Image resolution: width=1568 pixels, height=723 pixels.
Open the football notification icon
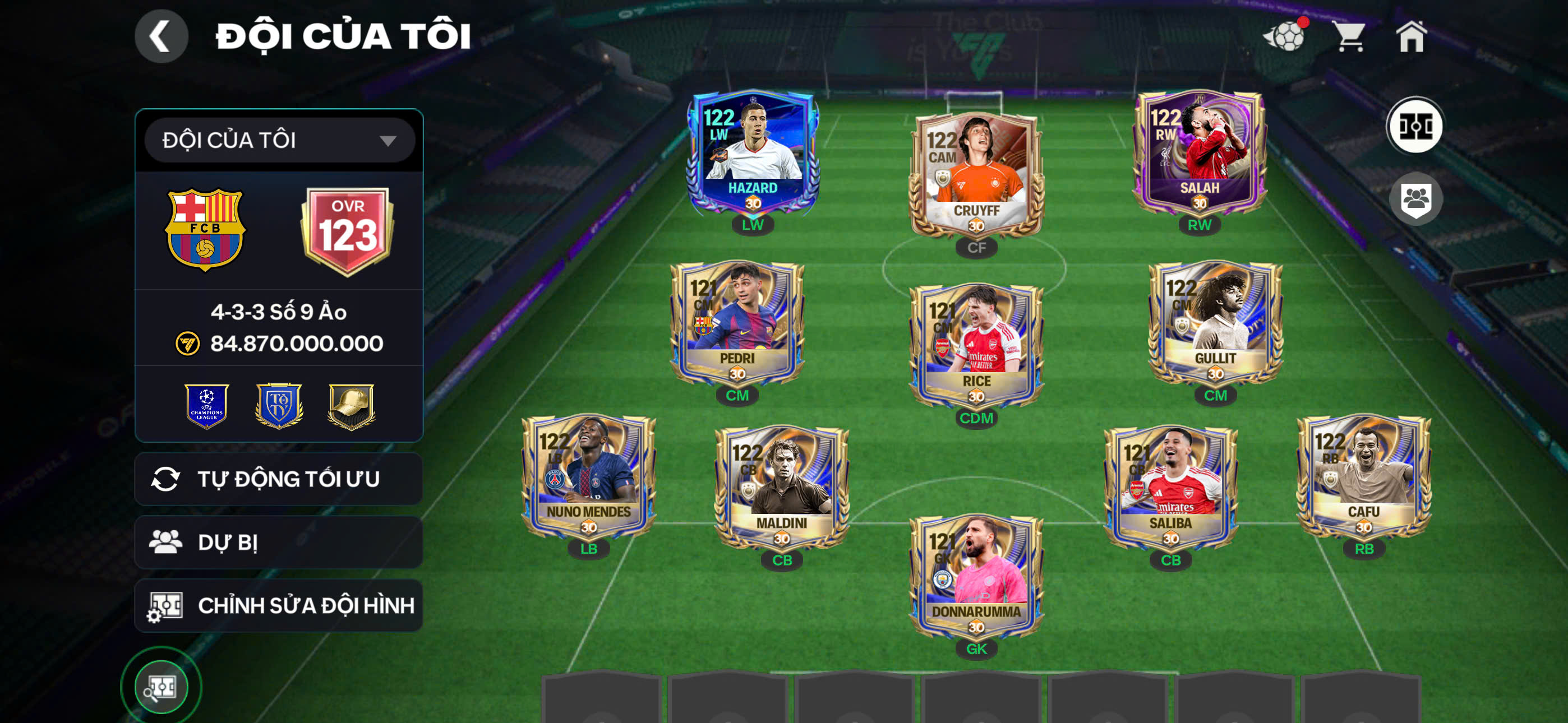pyautogui.click(x=1285, y=36)
